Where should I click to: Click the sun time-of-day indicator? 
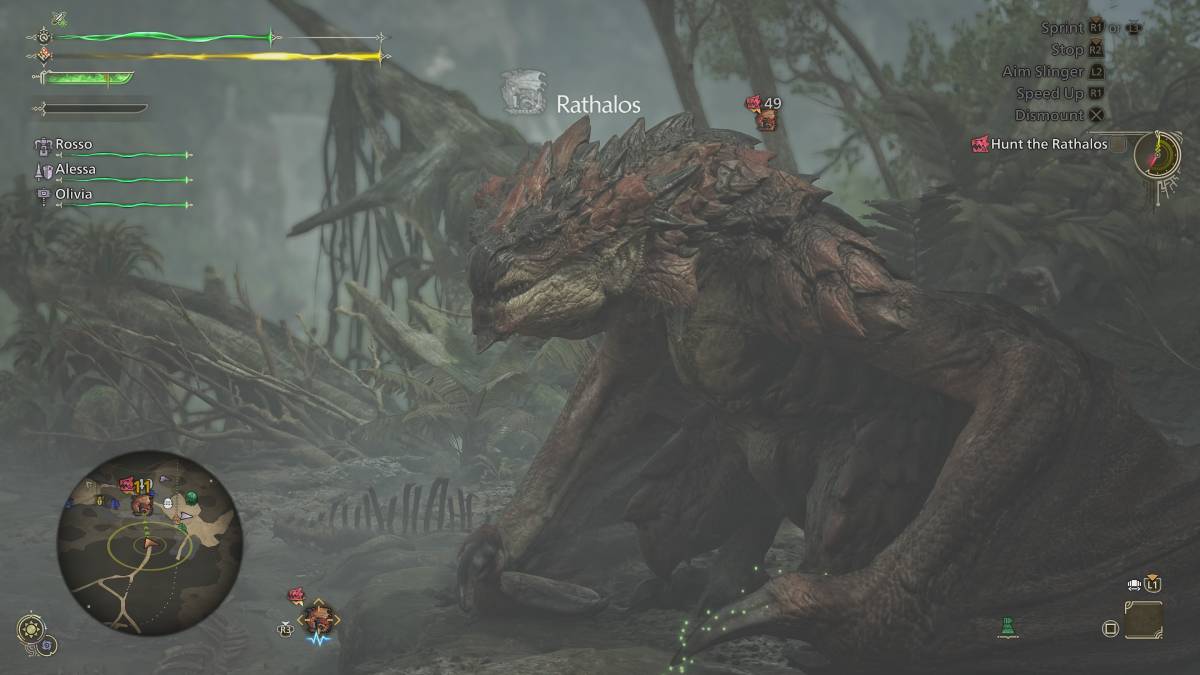pos(32,630)
